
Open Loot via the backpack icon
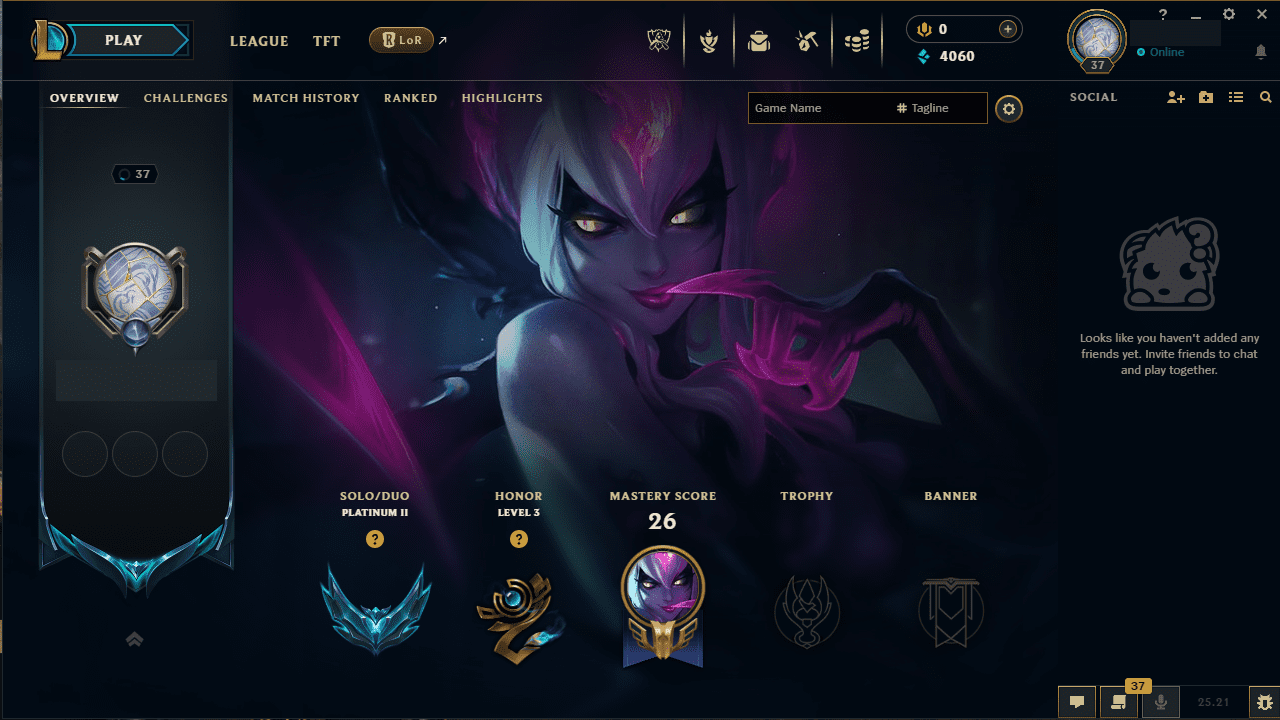(759, 41)
